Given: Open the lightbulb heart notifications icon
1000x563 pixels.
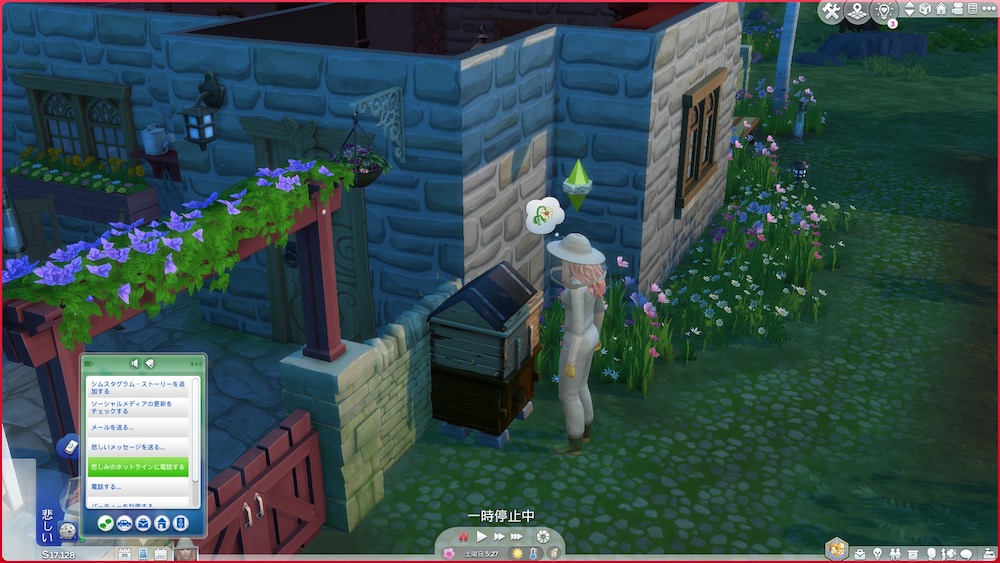Looking at the screenshot, I should (883, 11).
